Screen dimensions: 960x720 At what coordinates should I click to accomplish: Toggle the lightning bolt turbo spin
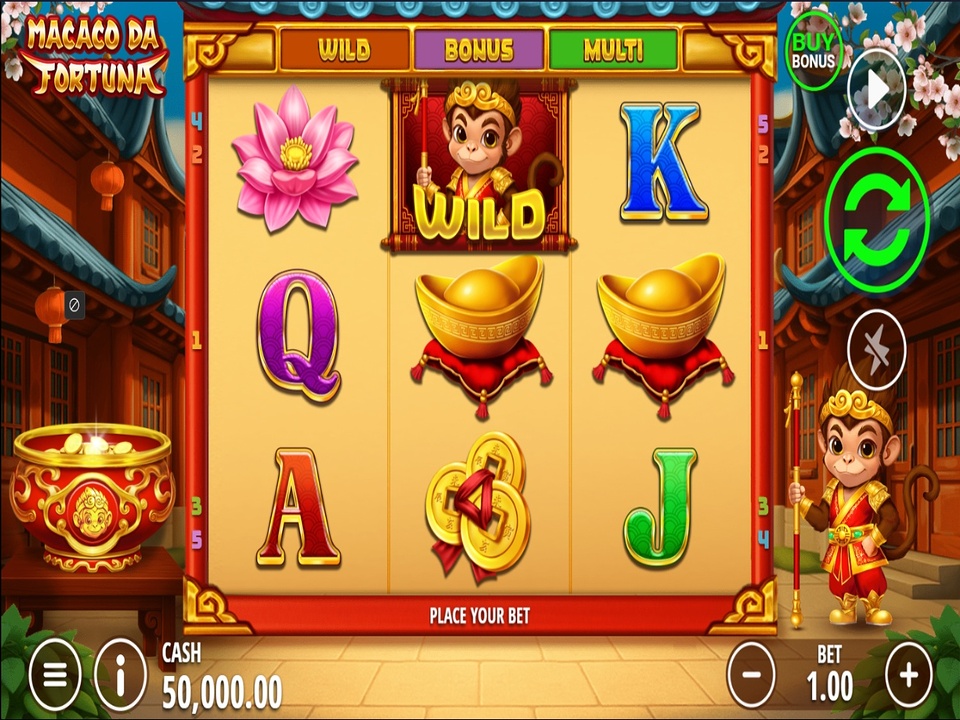pos(876,351)
